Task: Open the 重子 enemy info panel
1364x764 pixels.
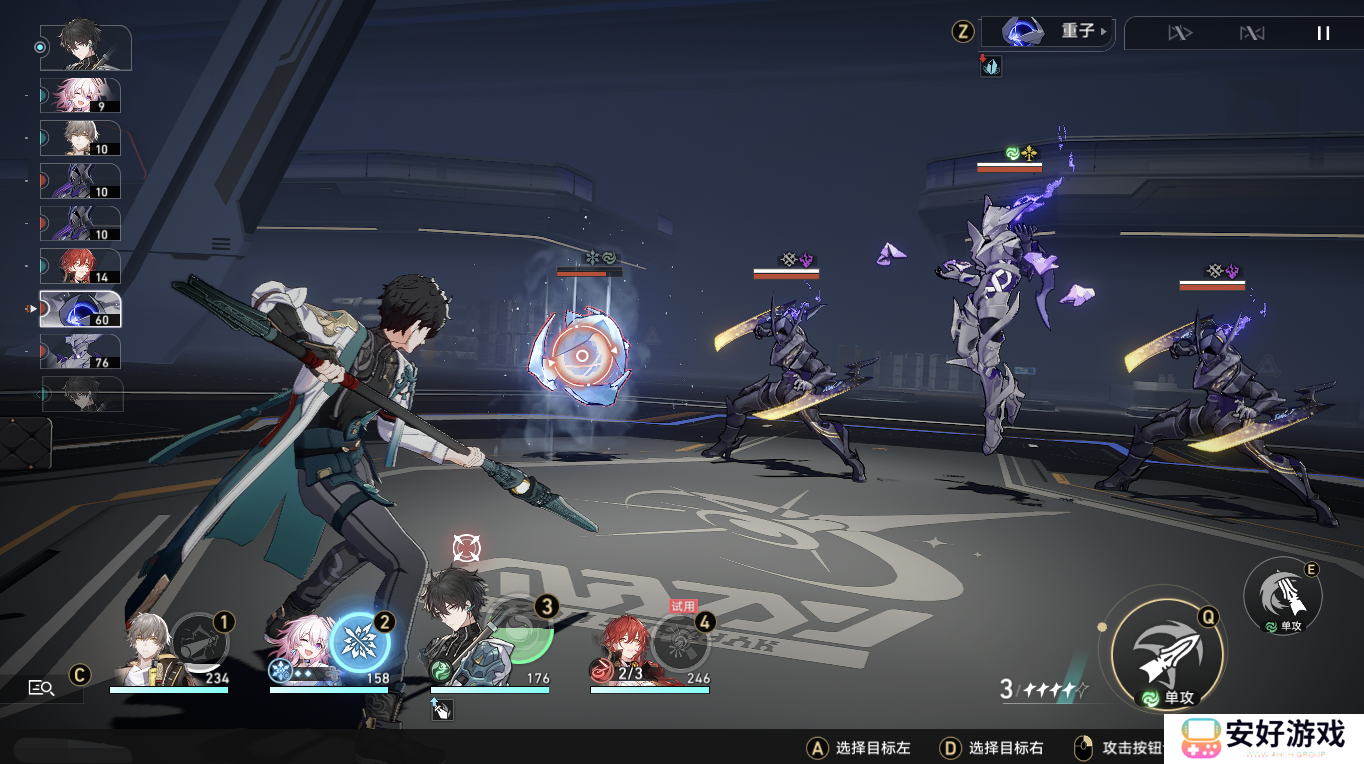Action: tap(1046, 32)
